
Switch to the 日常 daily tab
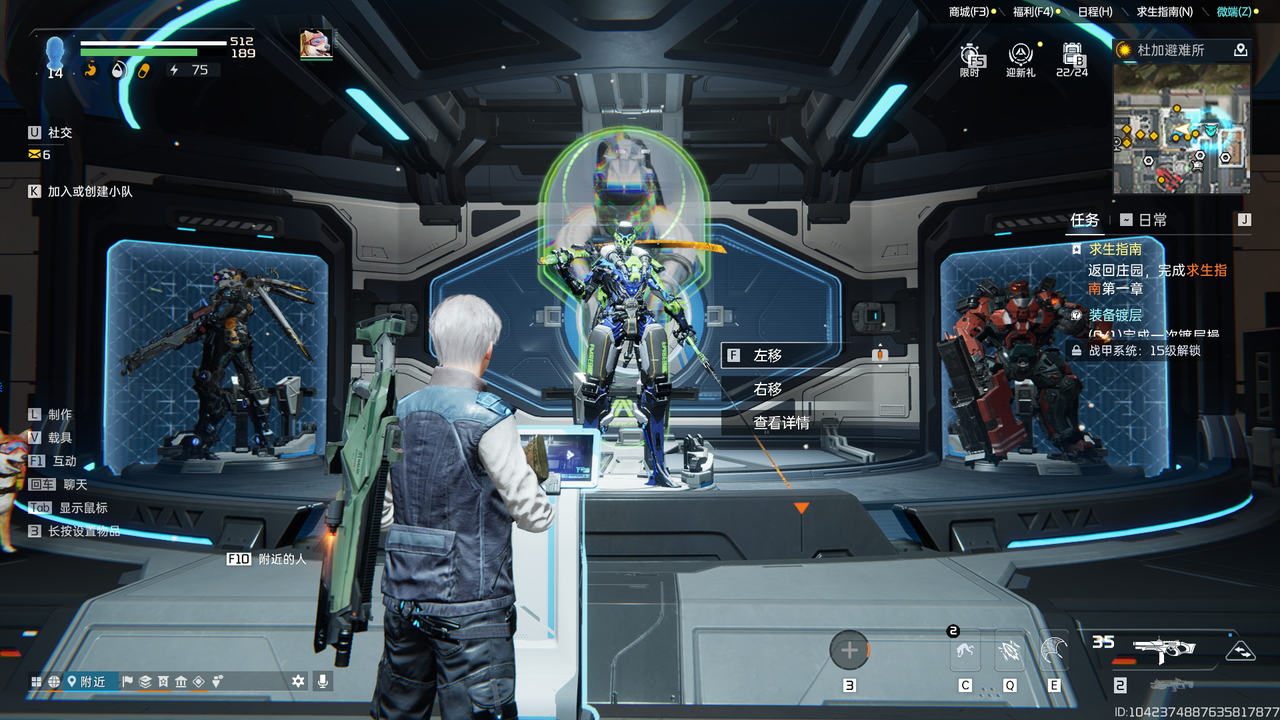(1144, 220)
